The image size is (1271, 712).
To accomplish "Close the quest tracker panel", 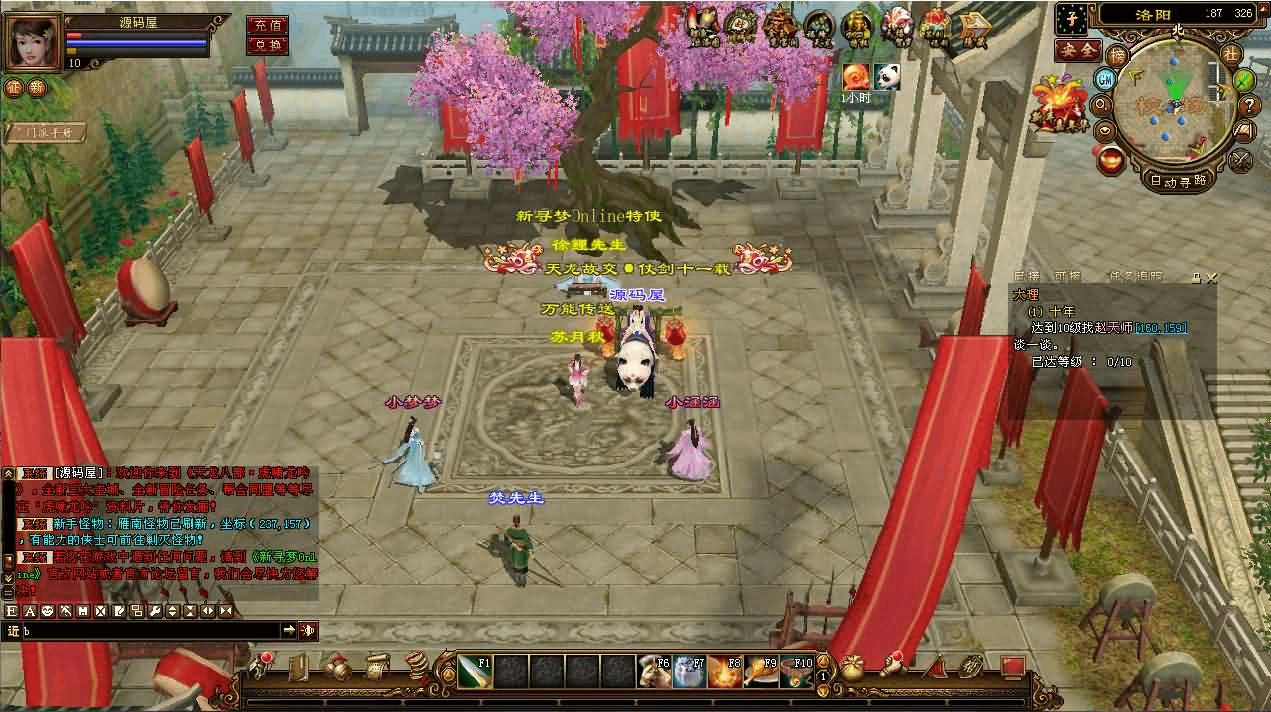I will point(1212,277).
